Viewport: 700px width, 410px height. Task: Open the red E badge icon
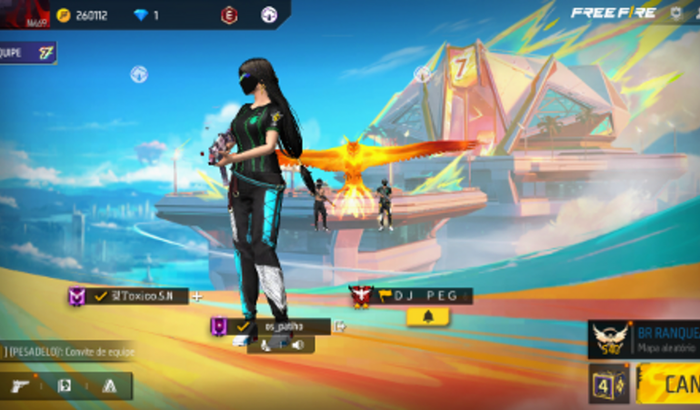229,14
